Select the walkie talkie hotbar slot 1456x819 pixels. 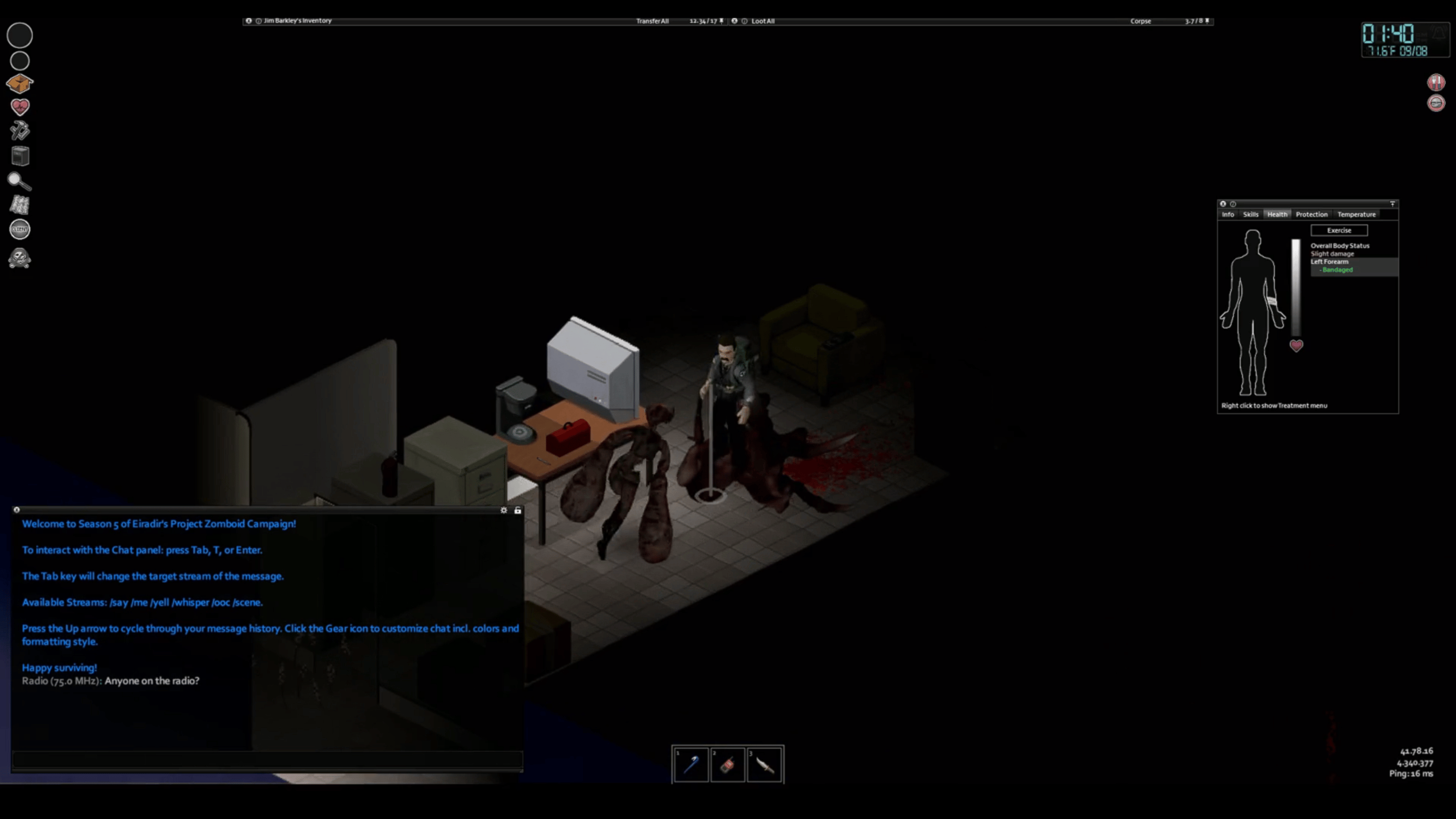(728, 765)
